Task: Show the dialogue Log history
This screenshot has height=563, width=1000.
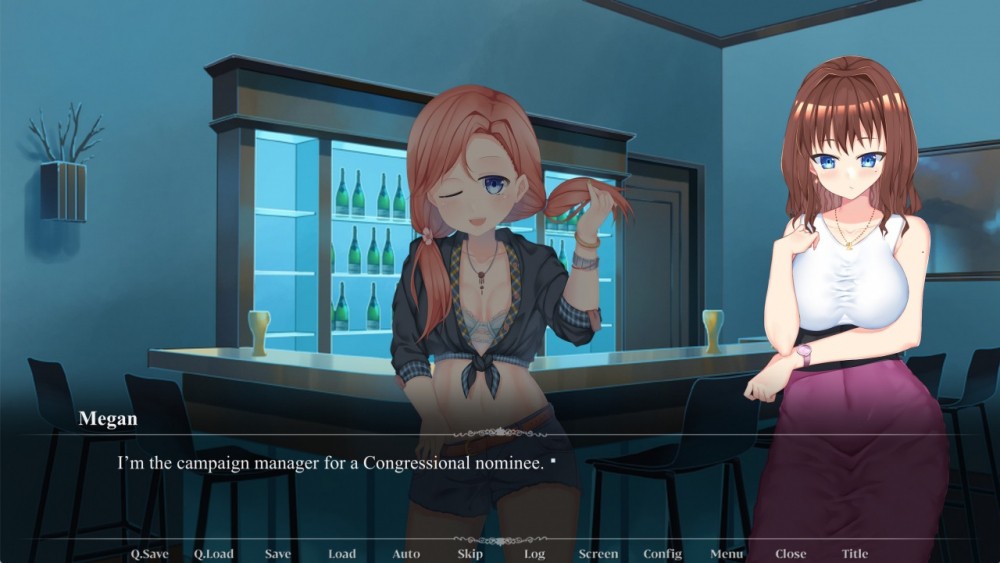Action: click(534, 554)
